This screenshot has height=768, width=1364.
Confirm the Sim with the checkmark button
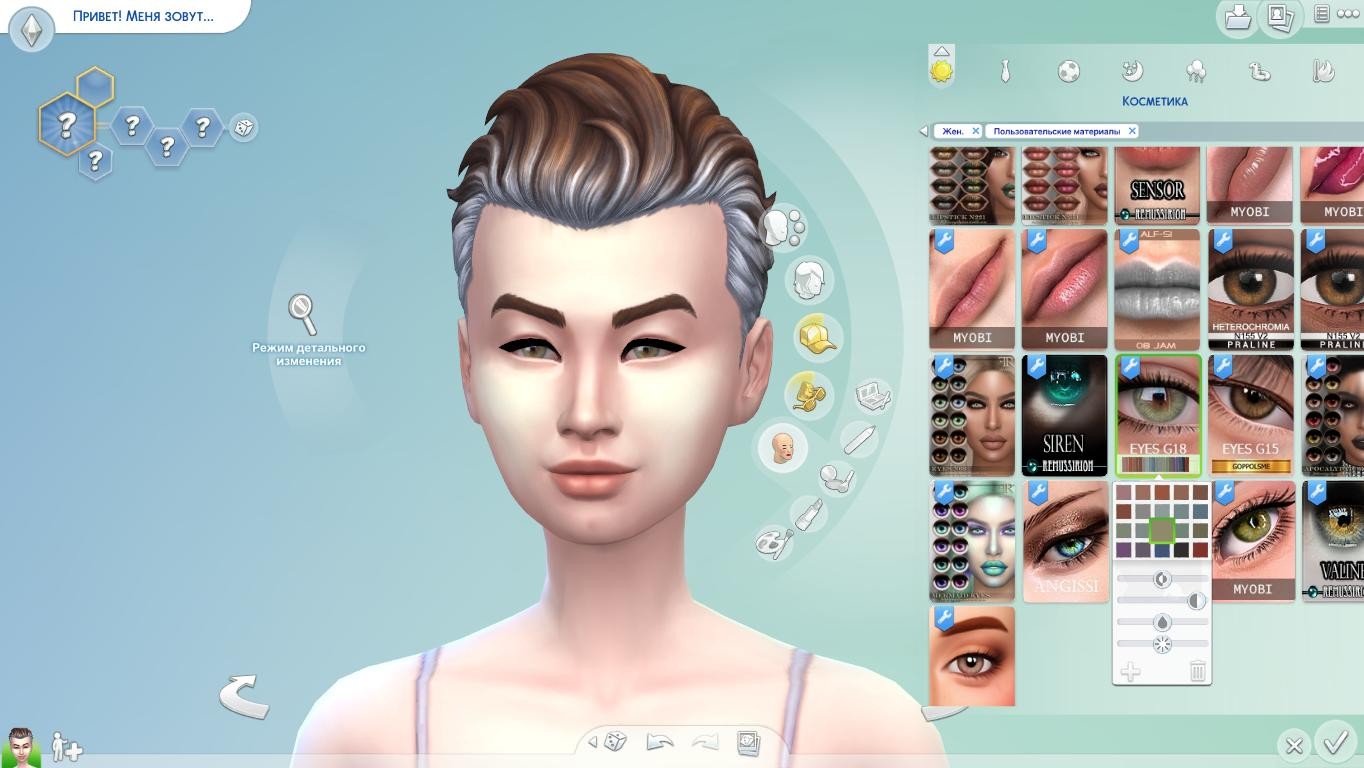tap(1335, 743)
